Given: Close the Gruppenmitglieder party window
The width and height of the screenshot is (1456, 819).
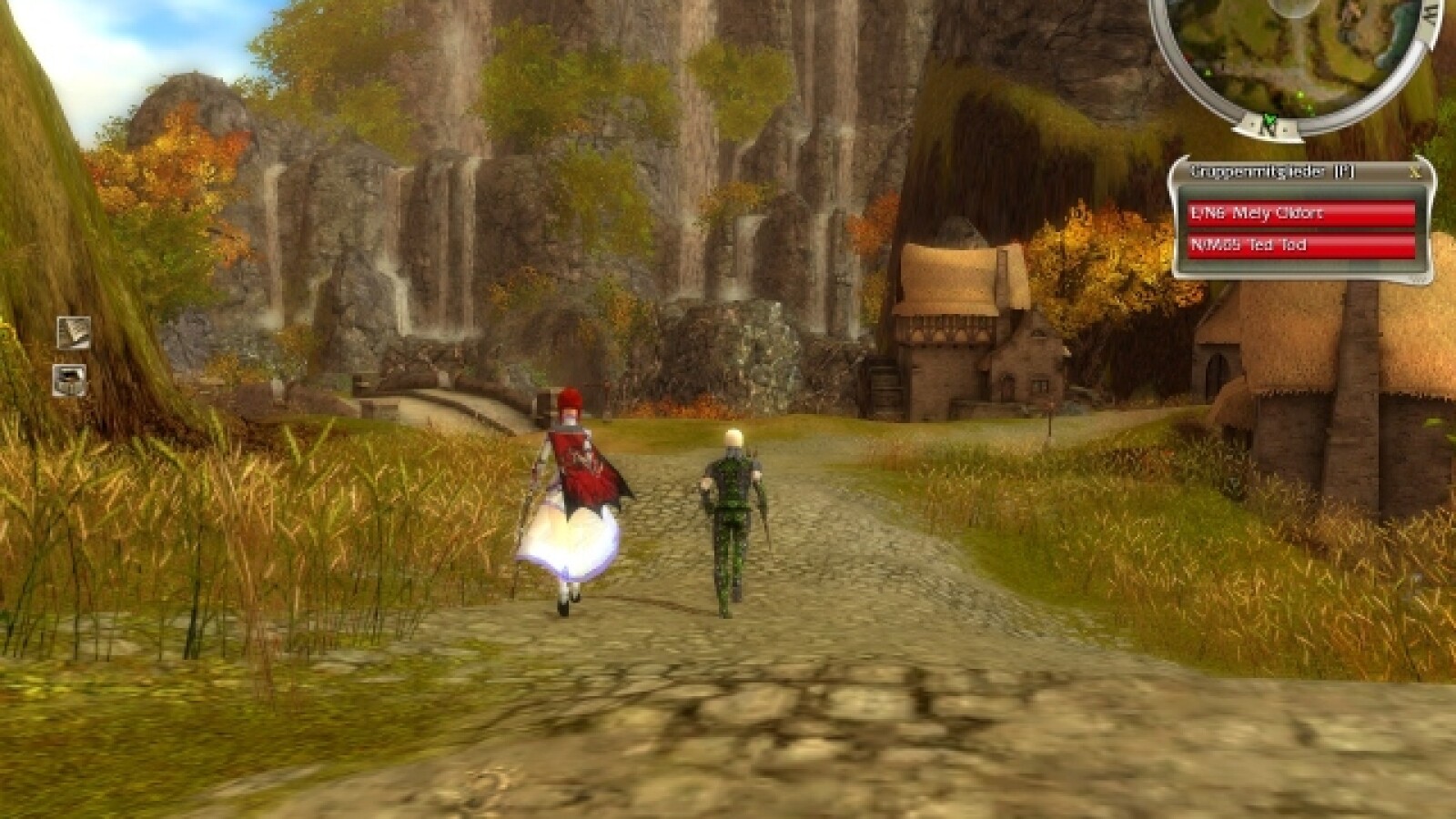Looking at the screenshot, I should click(x=1416, y=171).
